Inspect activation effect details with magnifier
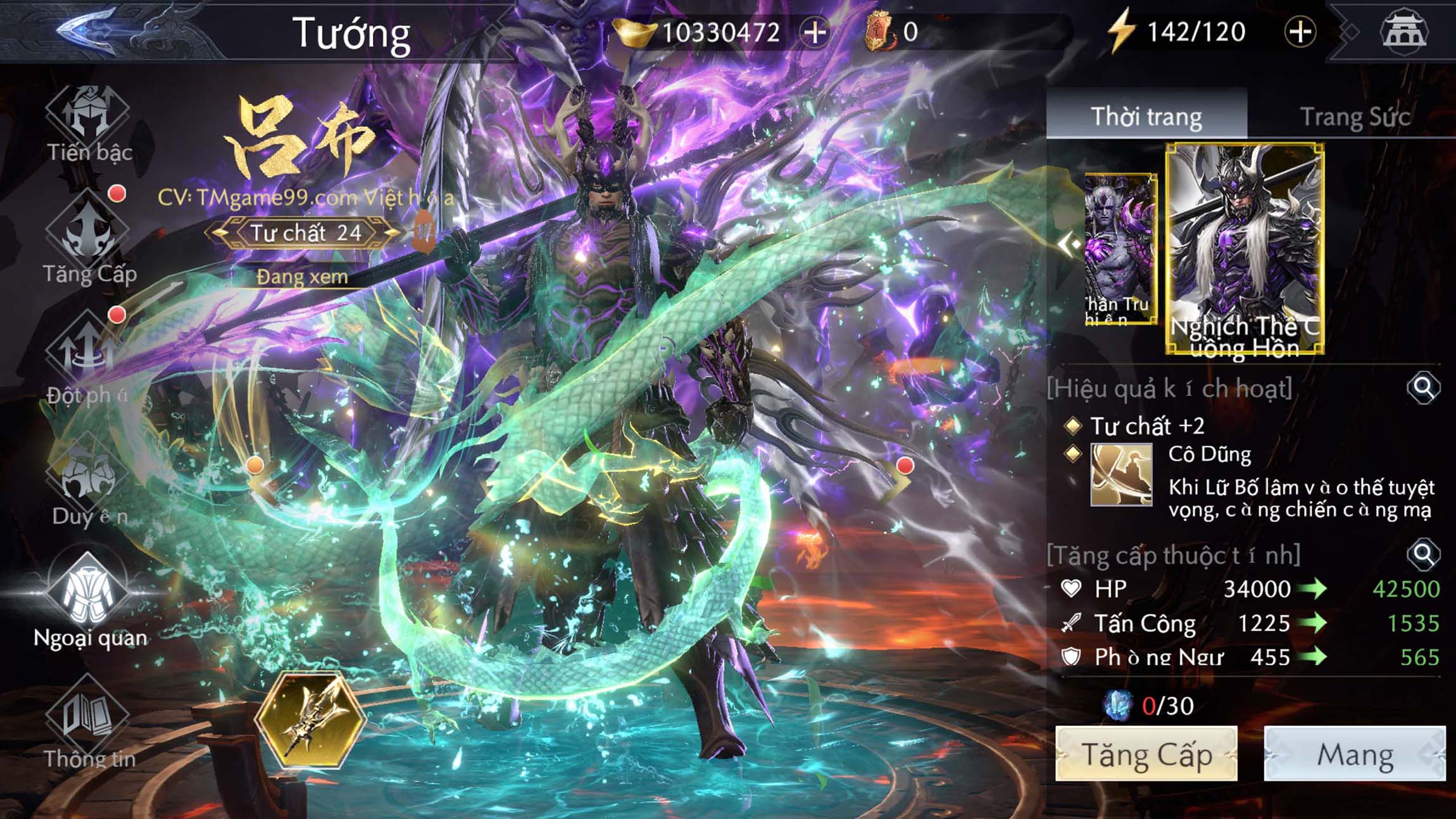Image resolution: width=1456 pixels, height=819 pixels. [x=1423, y=387]
